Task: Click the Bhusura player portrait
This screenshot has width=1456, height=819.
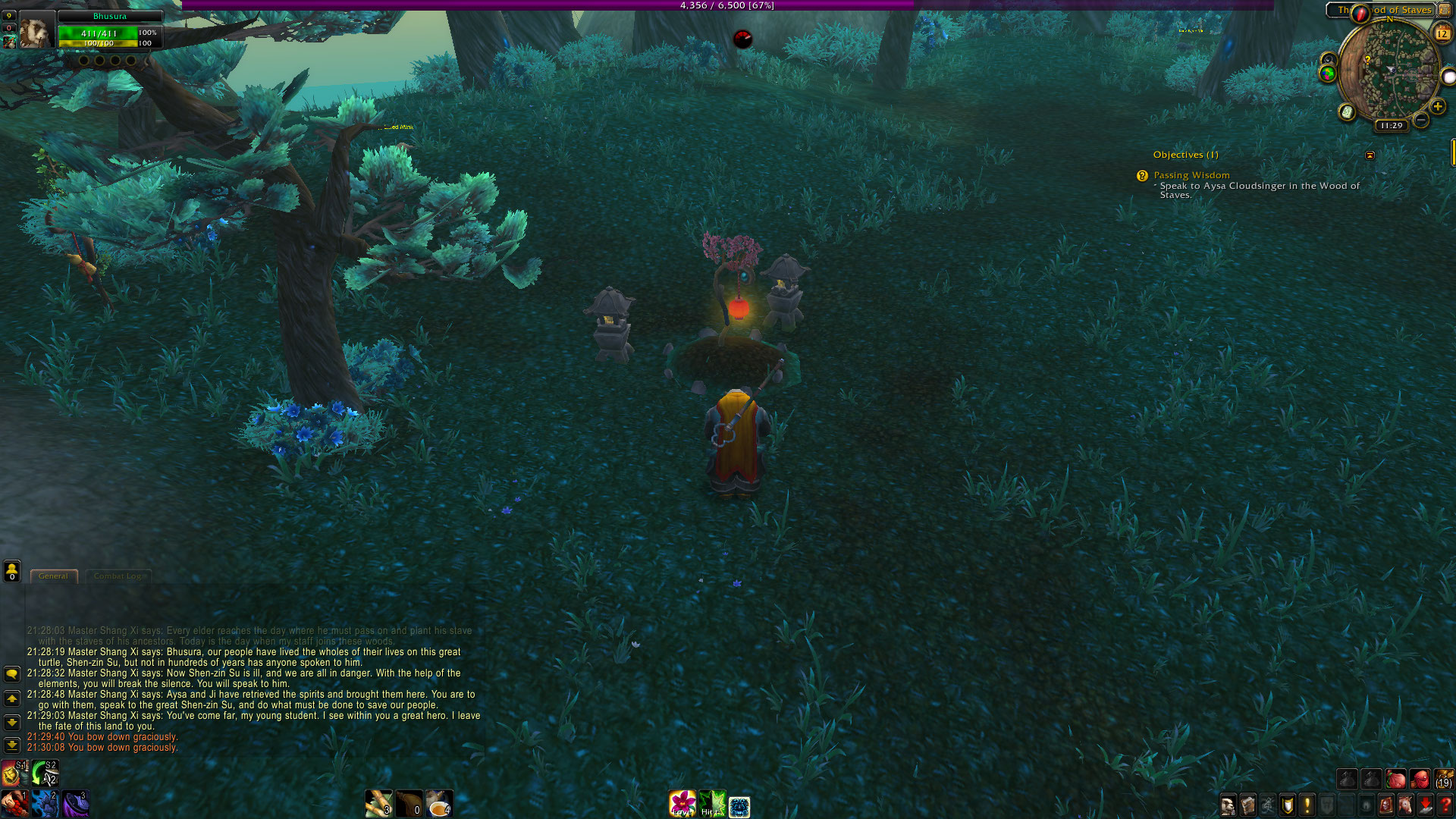Action: 35,30
